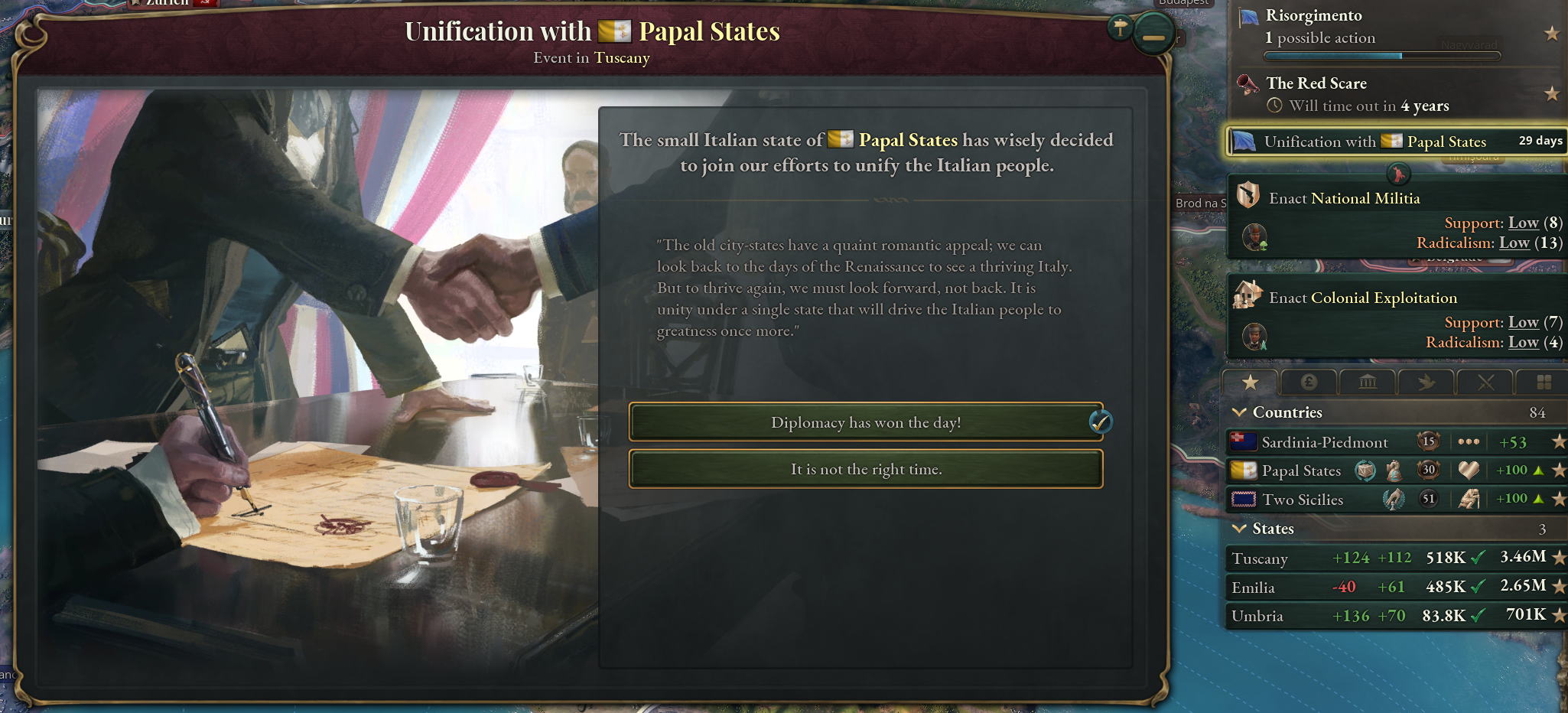Select Two Sicilies in the countries list
This screenshot has width=1568, height=713.
1302,500
